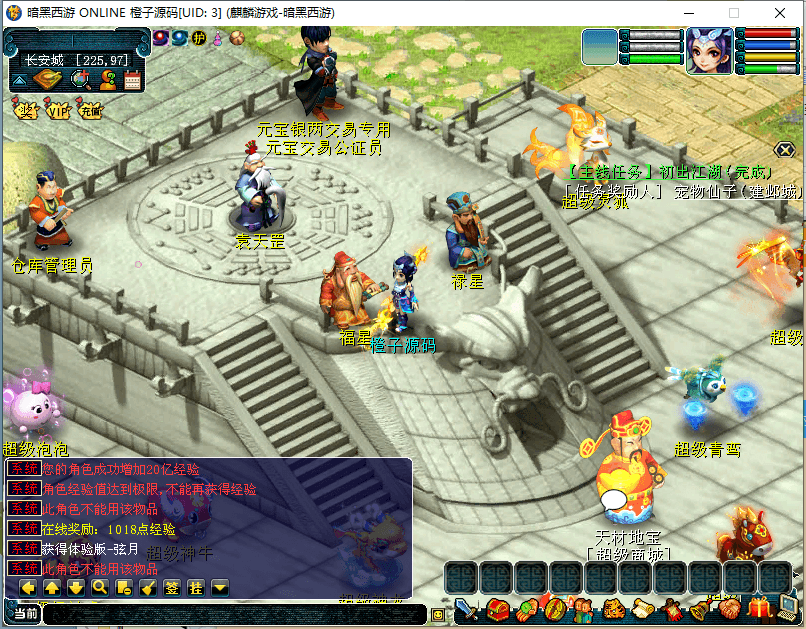Open the computer system settings icon

coord(791,607)
